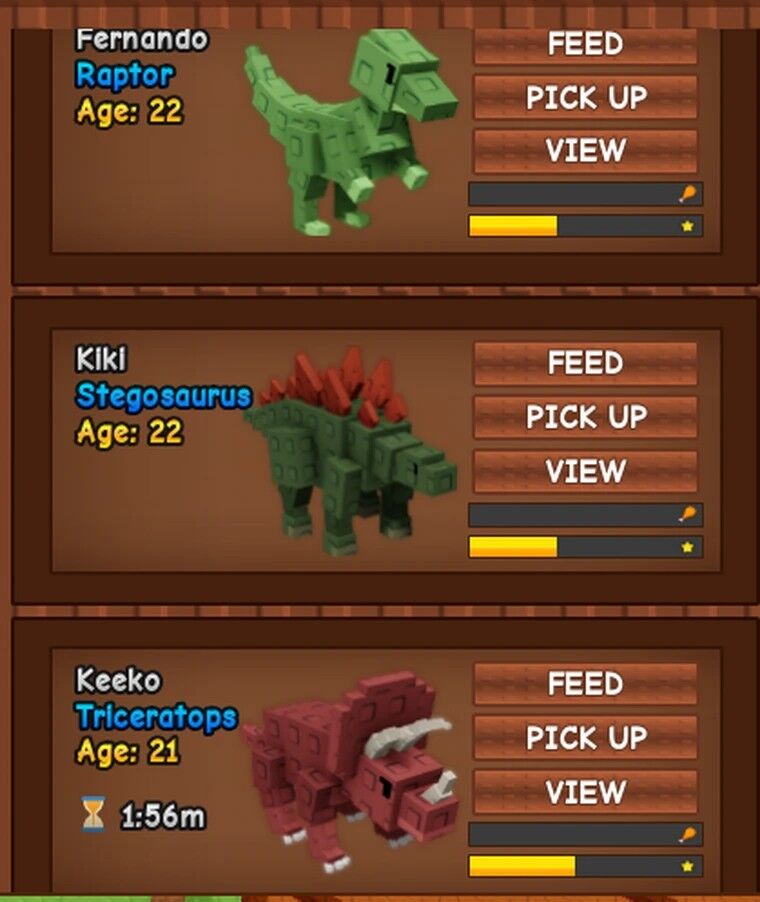
Task: View Keeko the Triceratops
Action: (x=585, y=792)
